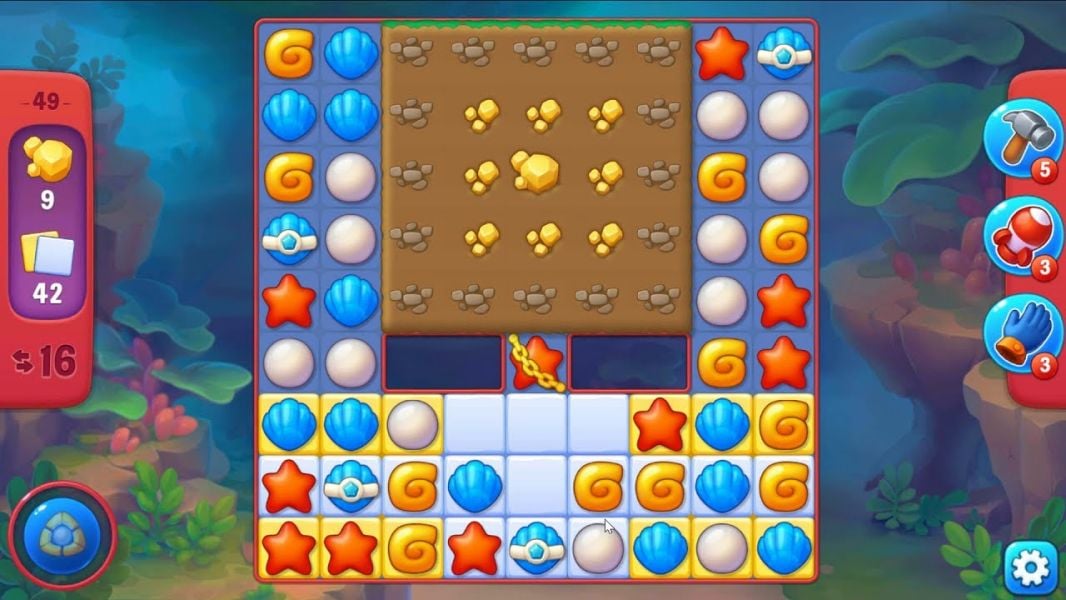Viewport: 1066px width, 600px height.
Task: Select the hammer booster
Action: 1021,141
